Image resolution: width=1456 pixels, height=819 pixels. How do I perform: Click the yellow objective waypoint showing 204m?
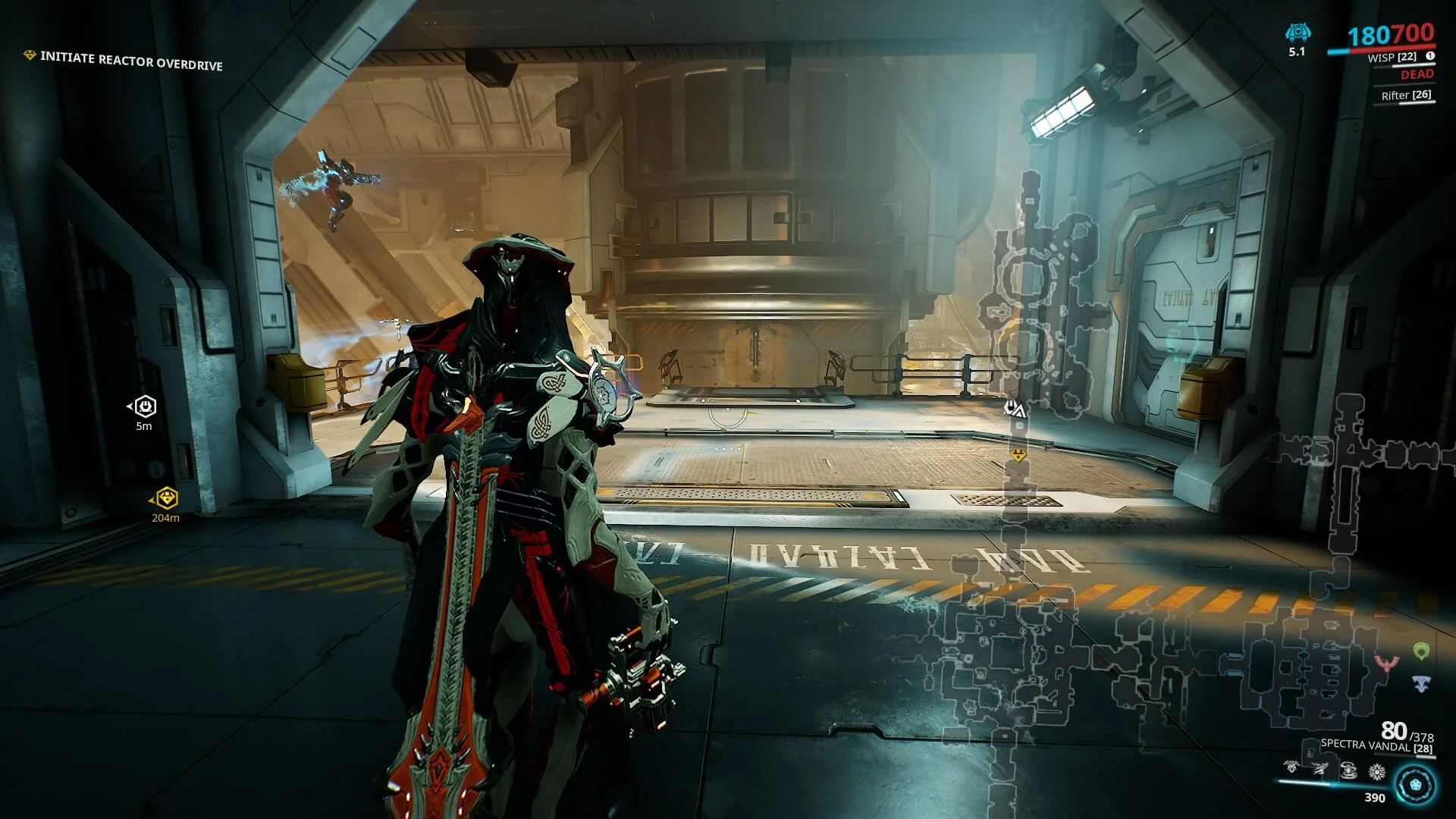pyautogui.click(x=166, y=498)
